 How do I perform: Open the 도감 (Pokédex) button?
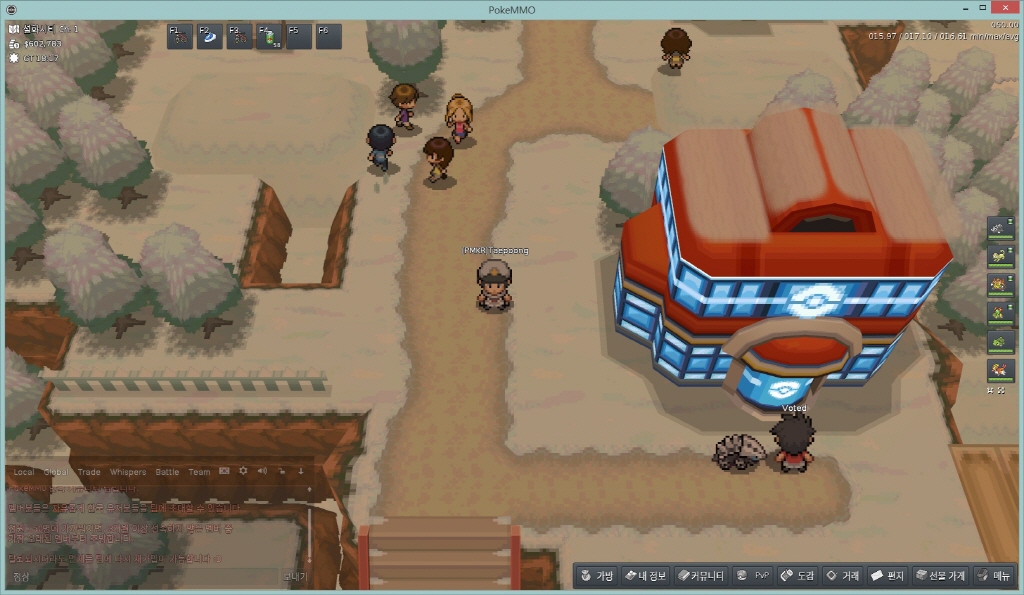click(x=798, y=576)
